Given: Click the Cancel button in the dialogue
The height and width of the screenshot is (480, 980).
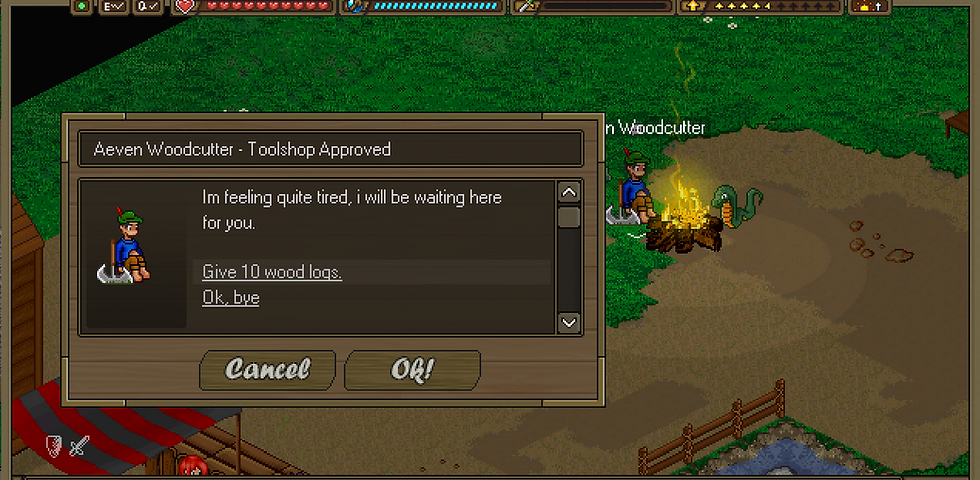Looking at the screenshot, I should 268,369.
